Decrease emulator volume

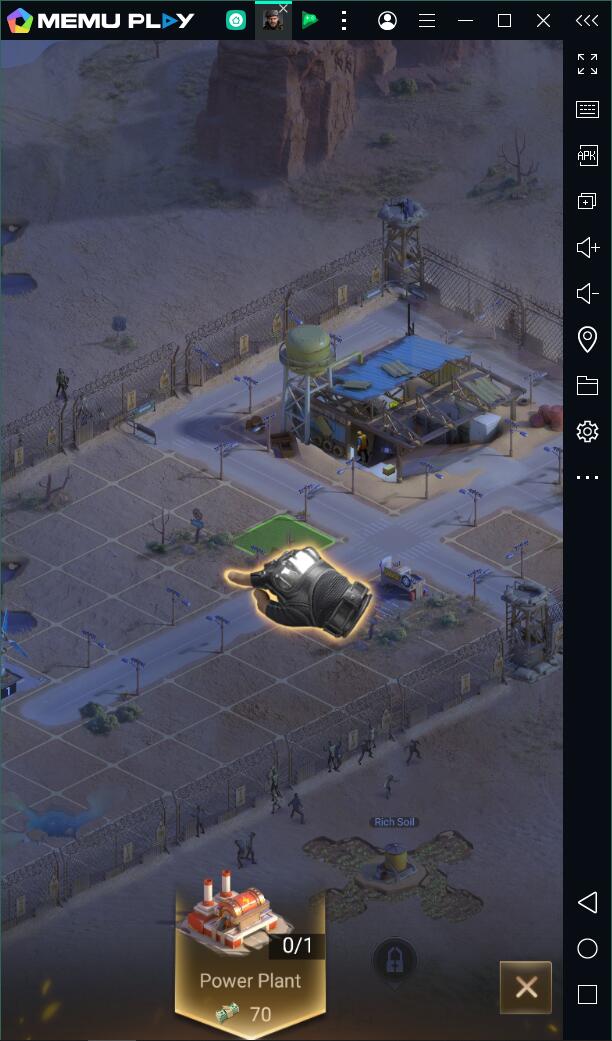click(587, 293)
